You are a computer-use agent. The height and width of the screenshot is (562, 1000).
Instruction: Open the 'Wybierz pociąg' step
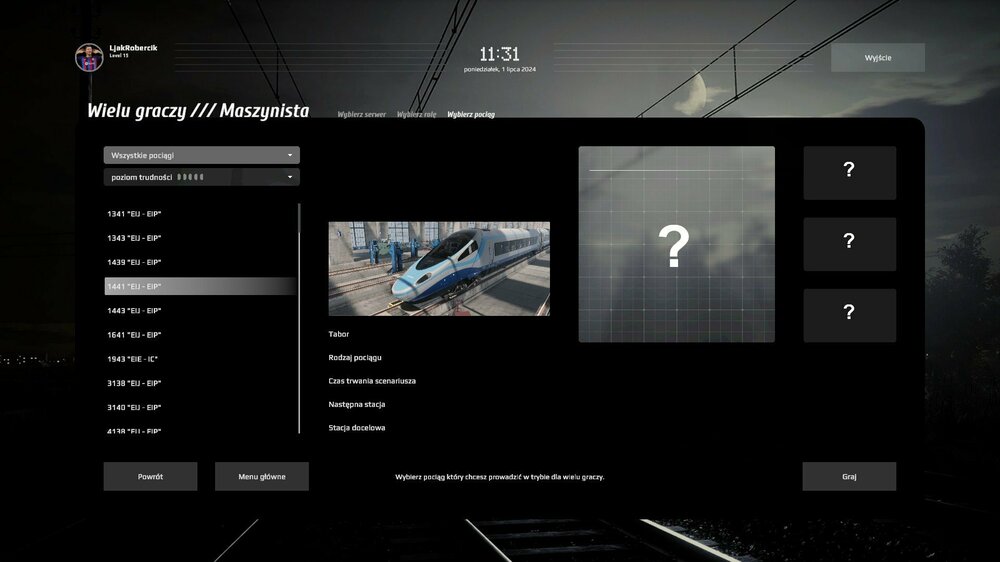(471, 115)
